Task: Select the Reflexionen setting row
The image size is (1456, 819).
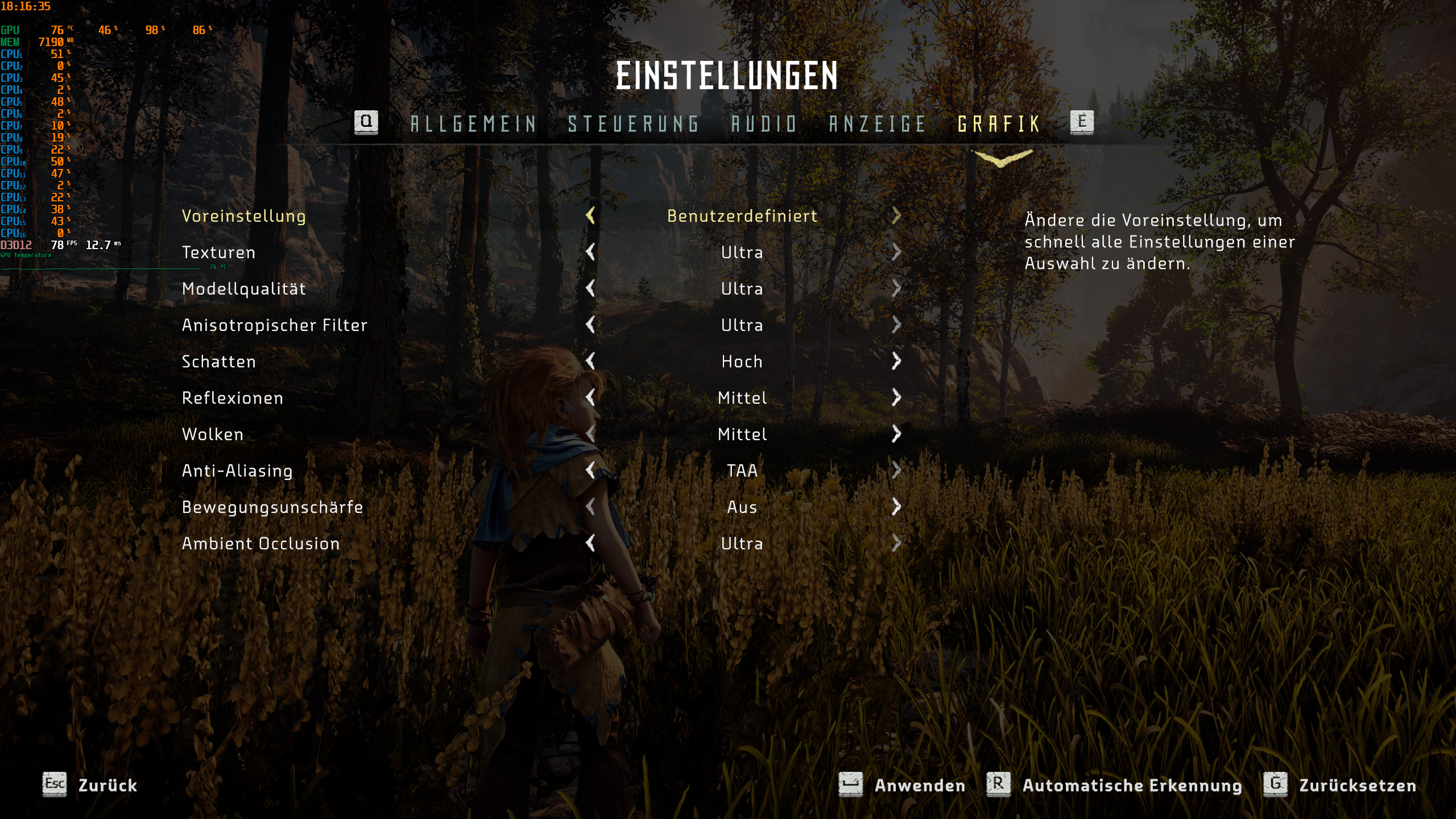Action: pyautogui.click(x=231, y=398)
